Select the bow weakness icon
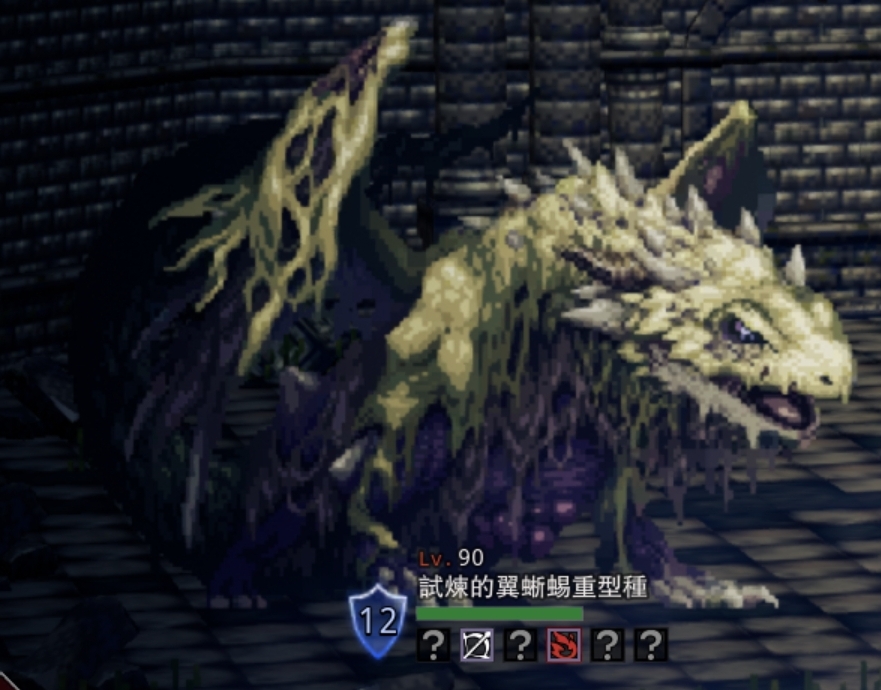 click(x=476, y=645)
